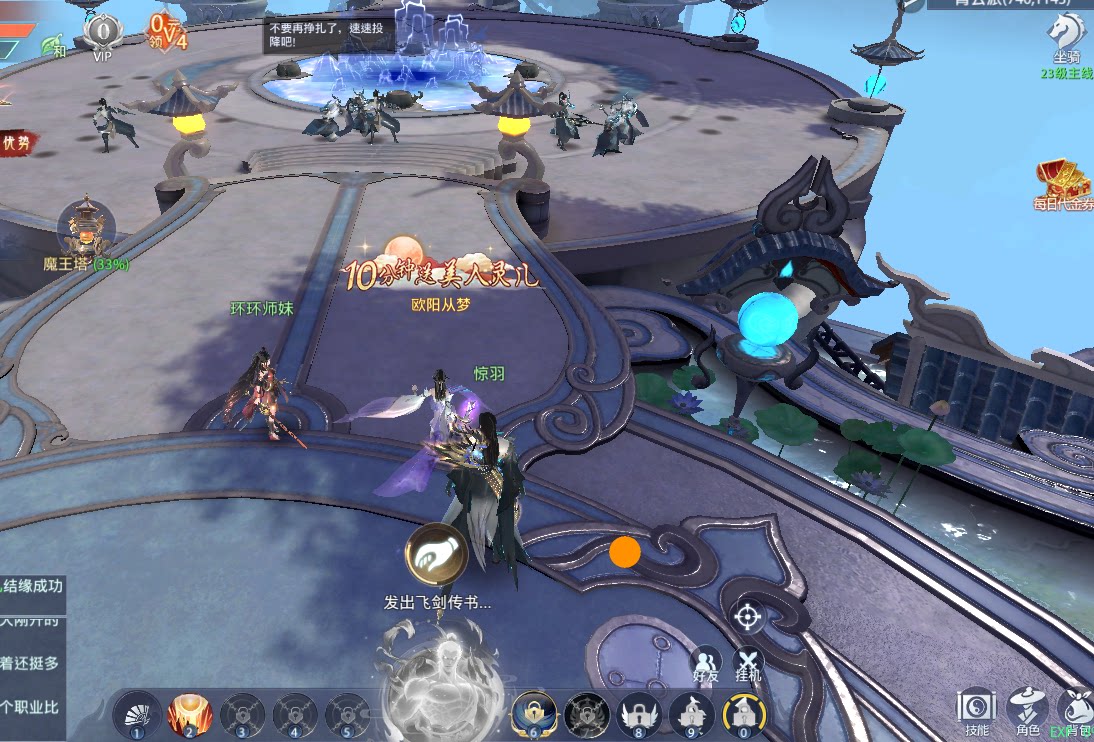This screenshot has height=742, width=1094.
Task: Tap the 10分钟送美人灵儿 banner
Action: click(440, 266)
